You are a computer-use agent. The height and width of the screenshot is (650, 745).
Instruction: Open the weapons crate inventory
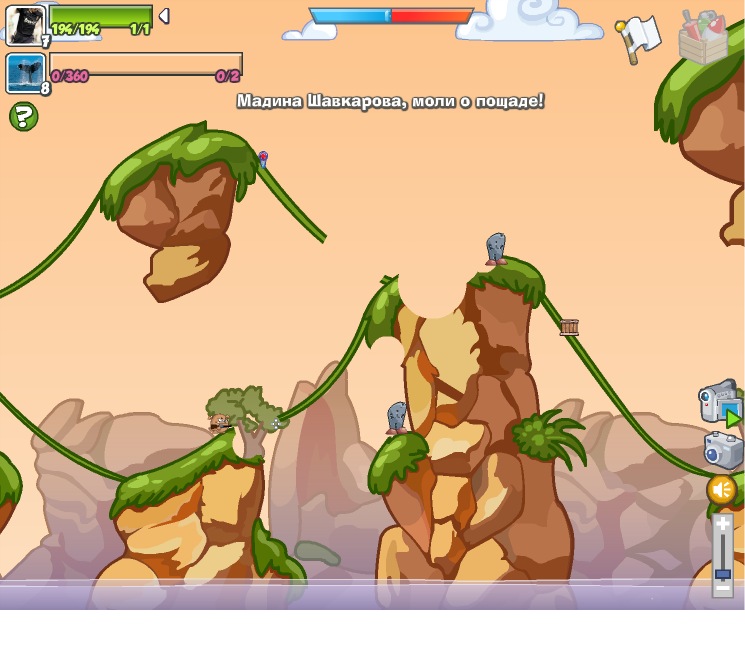(x=703, y=38)
